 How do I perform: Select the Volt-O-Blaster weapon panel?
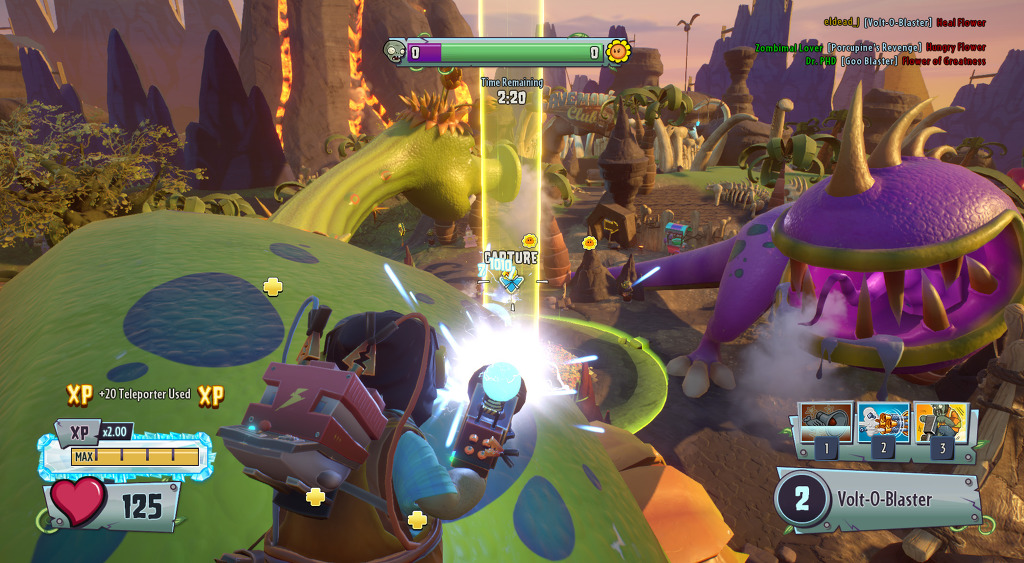(877, 499)
